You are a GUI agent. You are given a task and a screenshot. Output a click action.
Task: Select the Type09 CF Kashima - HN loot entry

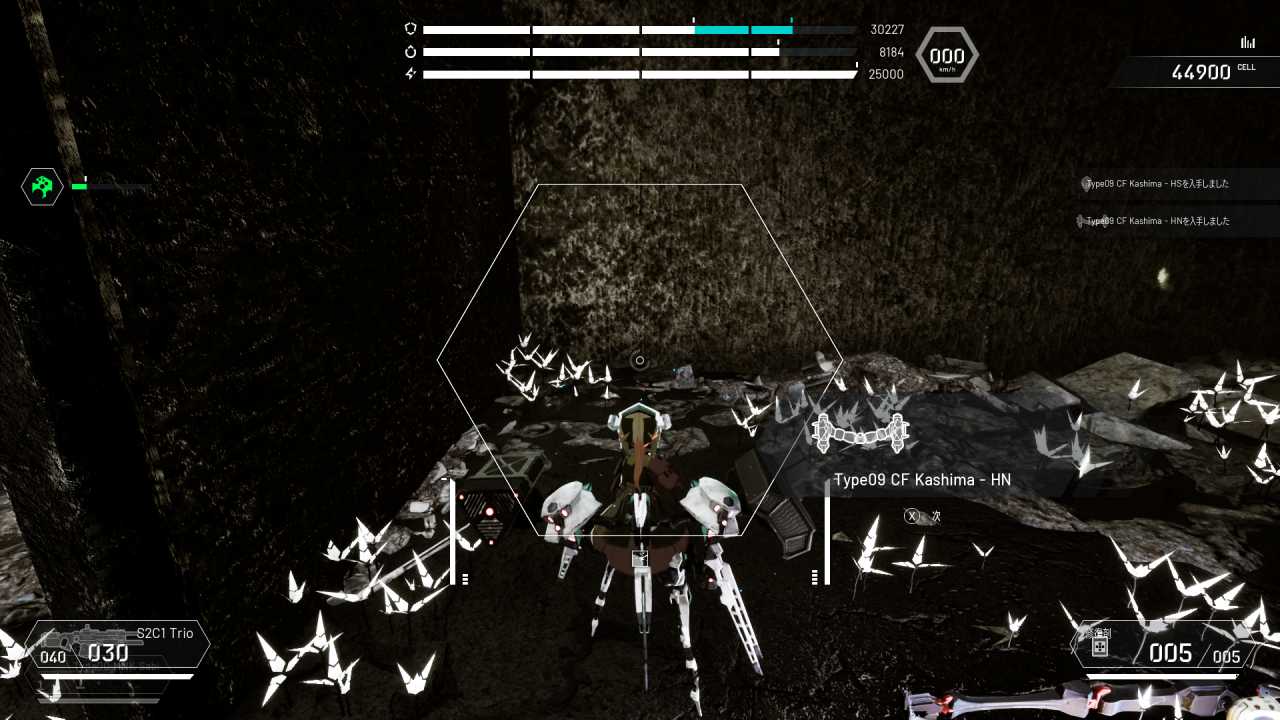tap(921, 480)
